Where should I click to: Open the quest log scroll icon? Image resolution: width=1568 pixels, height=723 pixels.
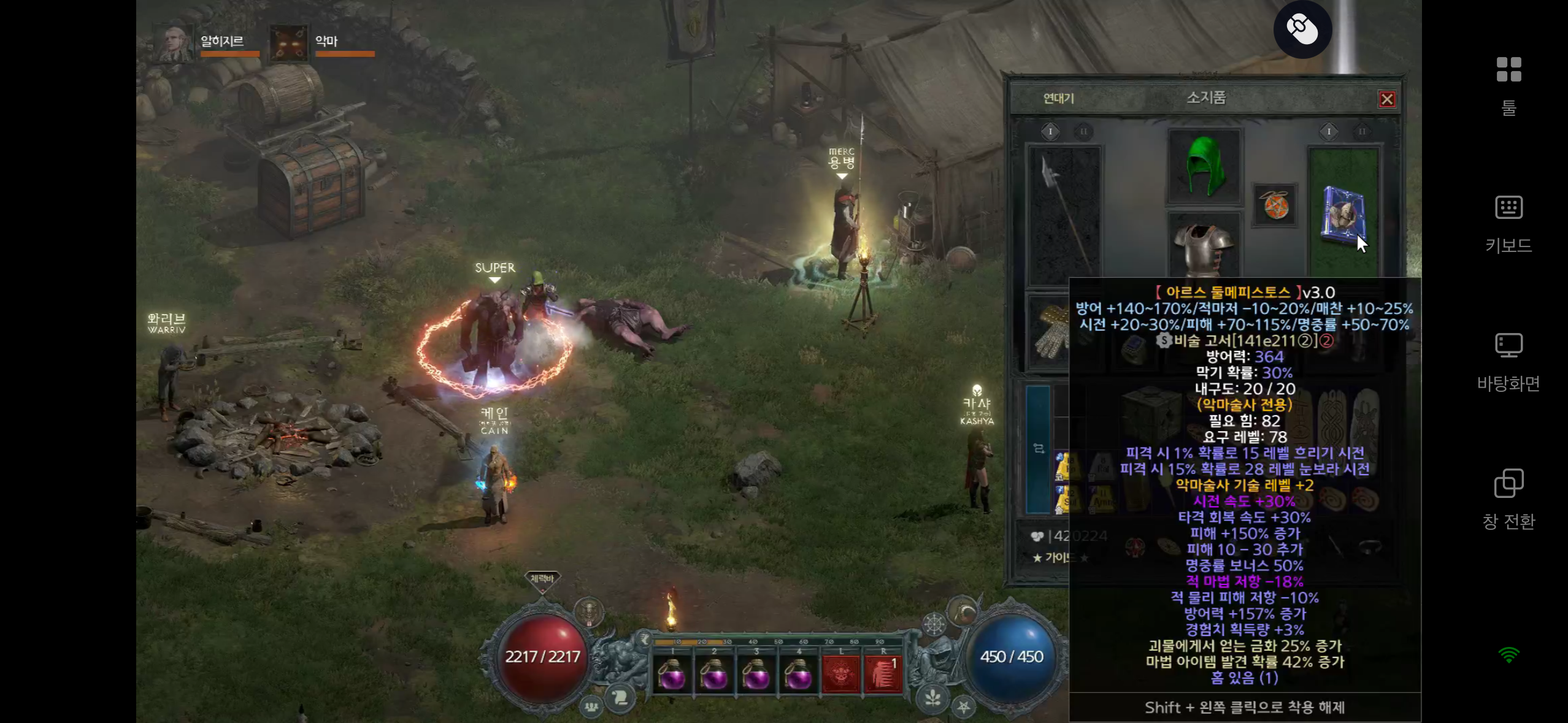coord(620,698)
